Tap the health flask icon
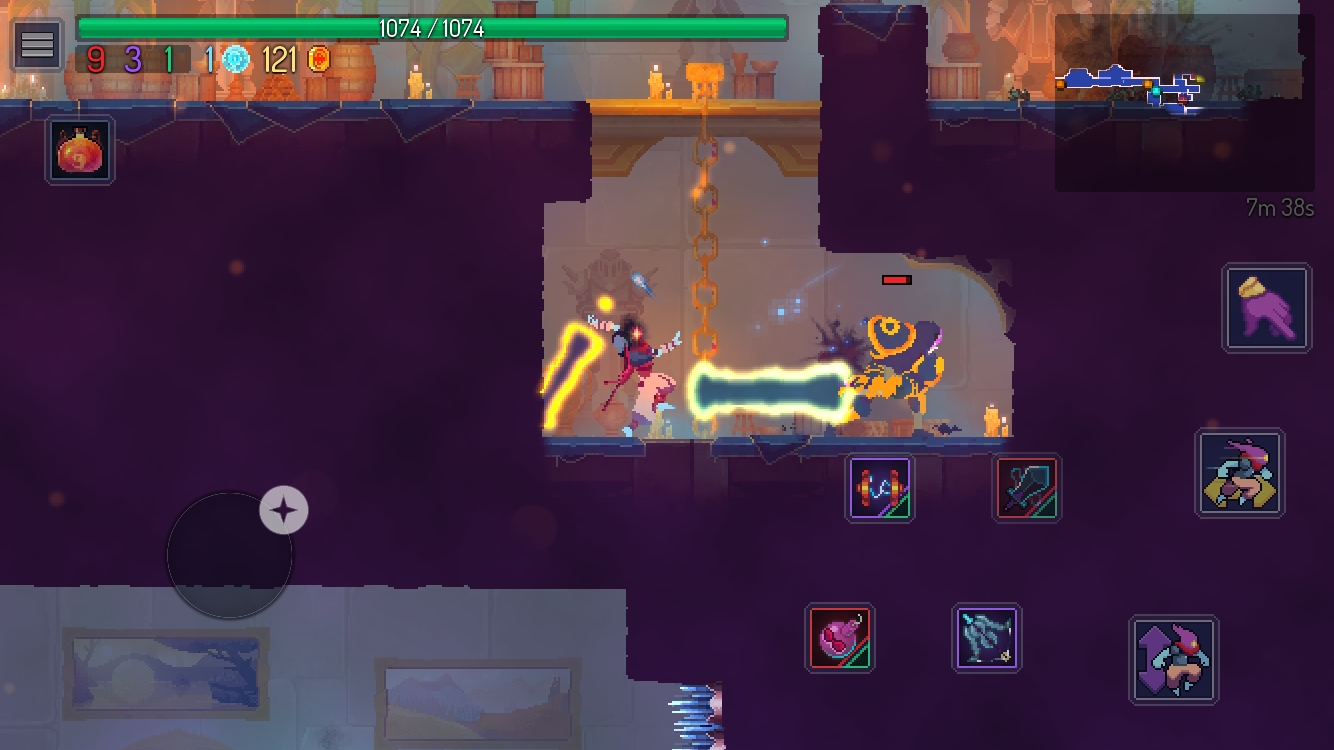The width and height of the screenshot is (1334, 750). click(x=79, y=149)
